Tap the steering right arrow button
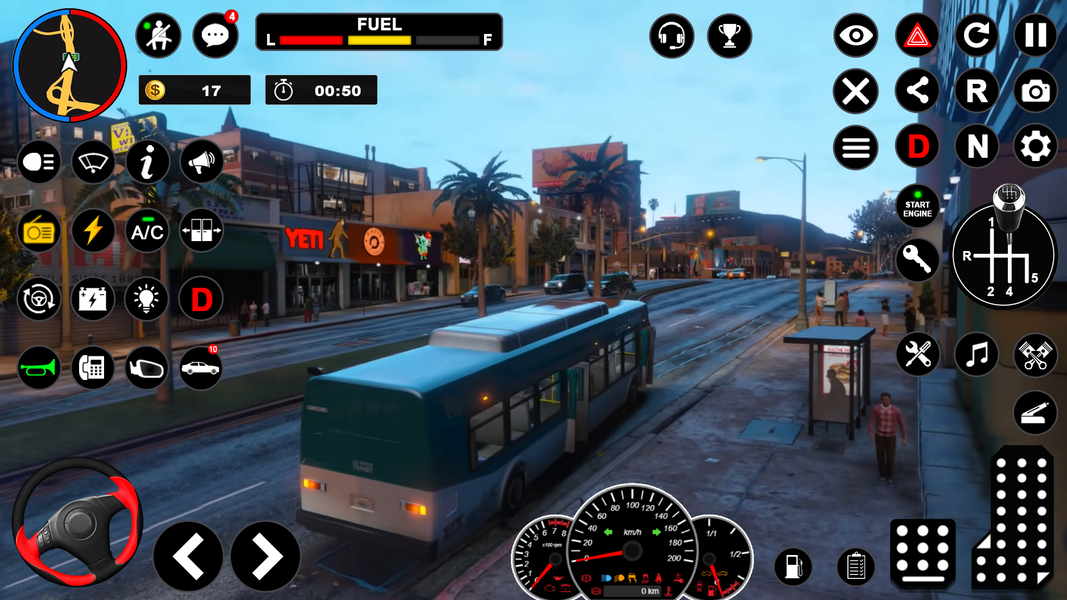1067x600 pixels. coord(265,556)
